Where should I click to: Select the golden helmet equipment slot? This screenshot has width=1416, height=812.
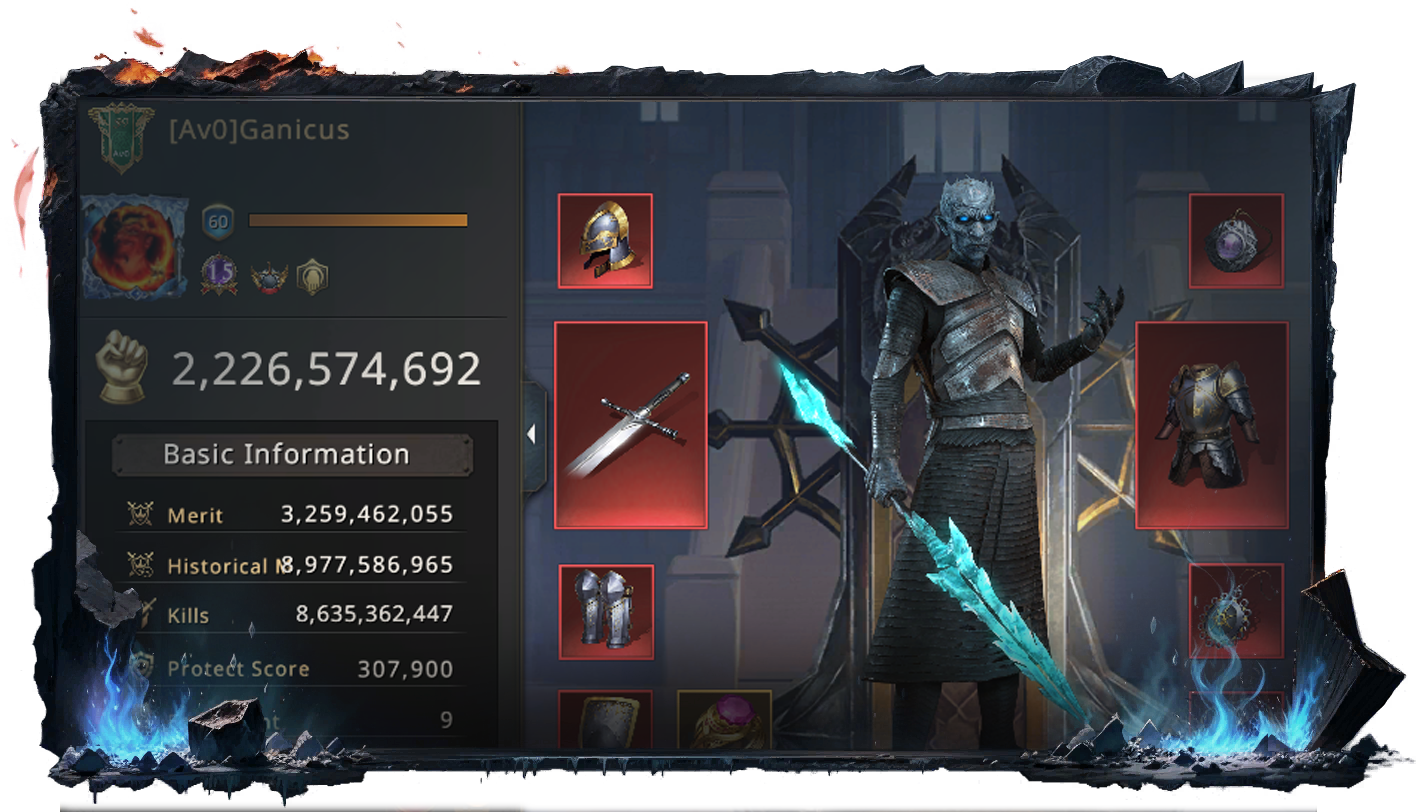(605, 241)
